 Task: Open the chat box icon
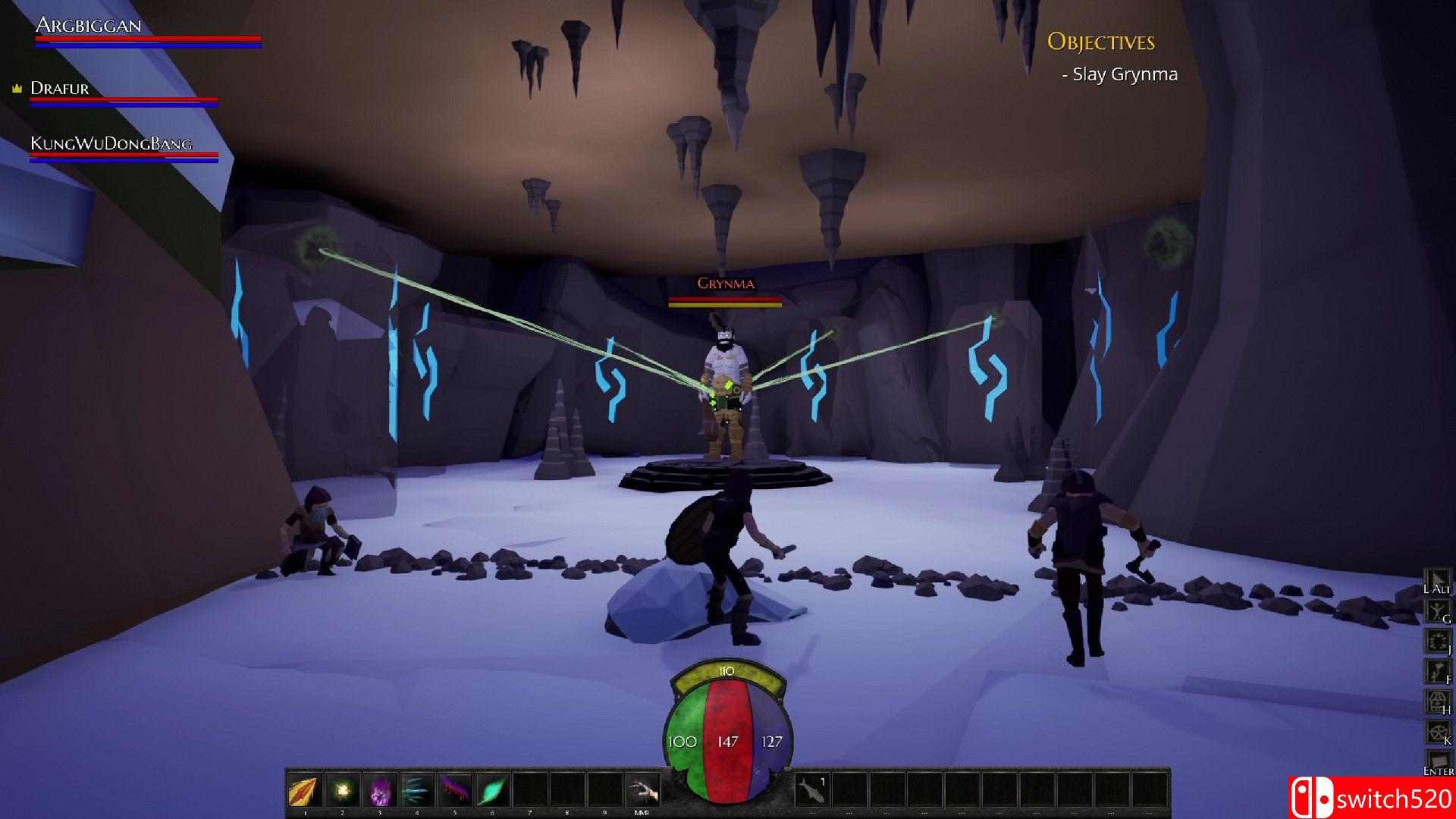(x=1436, y=761)
